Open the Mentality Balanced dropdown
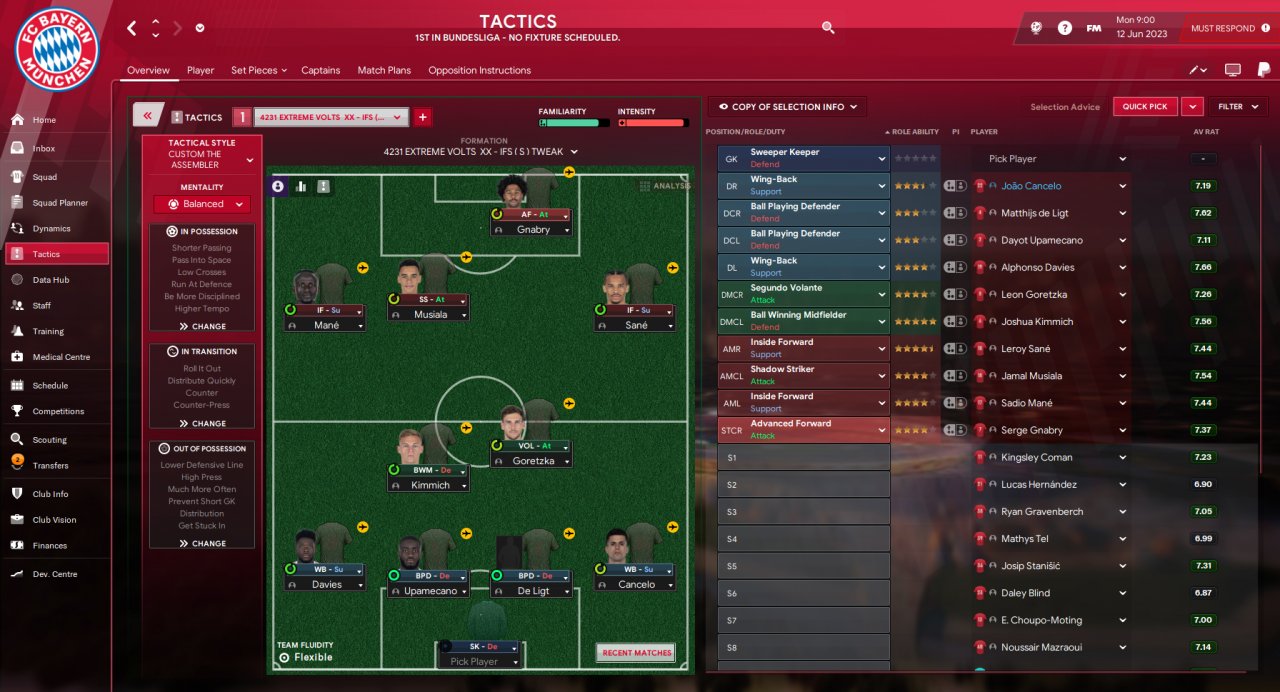This screenshot has width=1280, height=692. [203, 204]
